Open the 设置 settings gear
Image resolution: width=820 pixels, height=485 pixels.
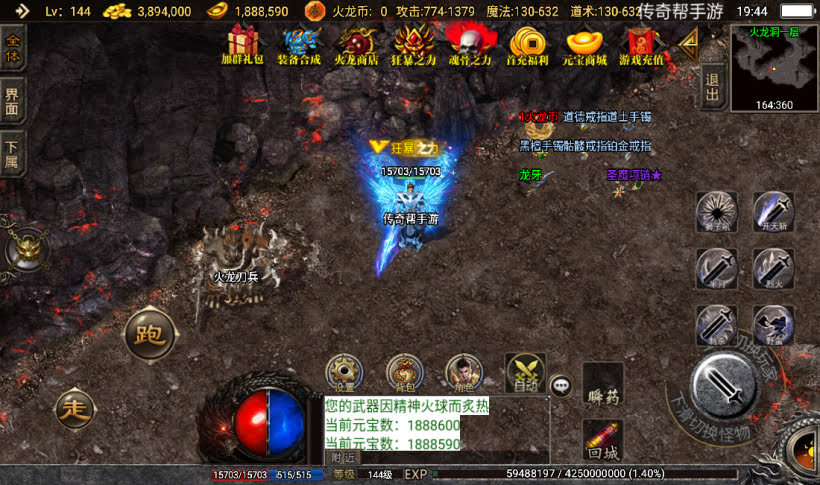coord(345,372)
